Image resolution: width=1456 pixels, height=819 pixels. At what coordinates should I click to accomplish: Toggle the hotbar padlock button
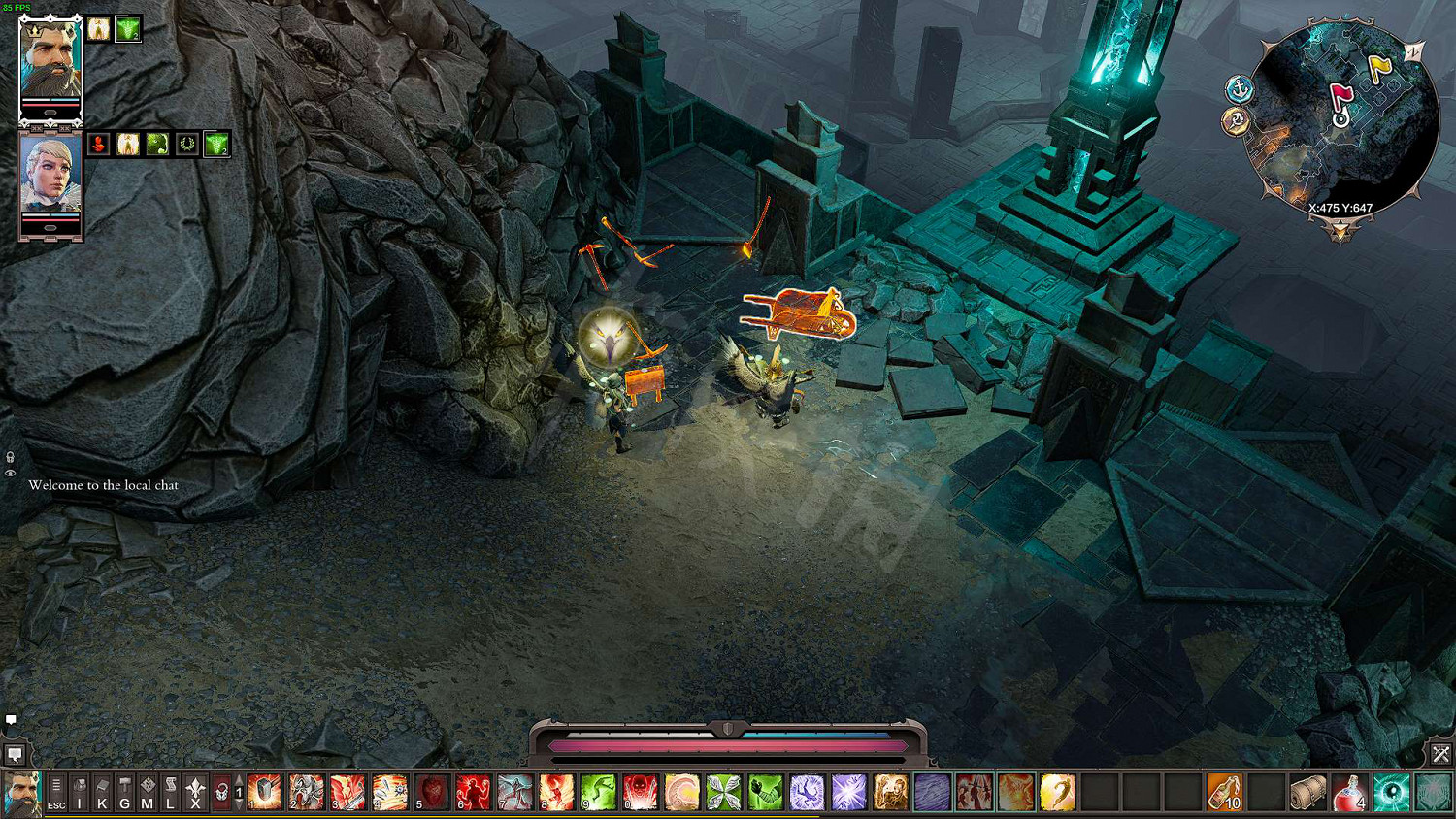pyautogui.click(x=221, y=793)
